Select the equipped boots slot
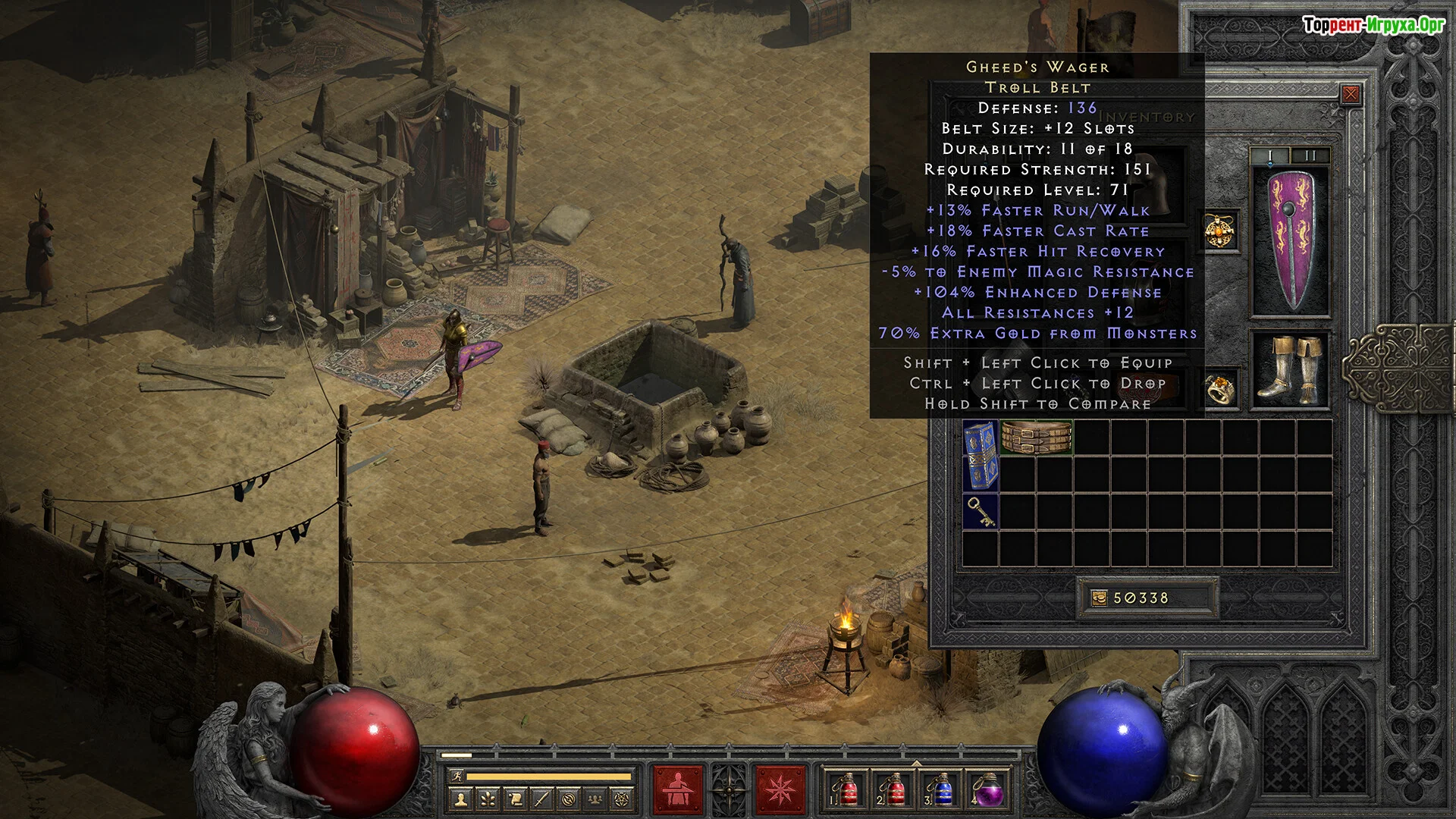1456x819 pixels. click(x=1290, y=369)
